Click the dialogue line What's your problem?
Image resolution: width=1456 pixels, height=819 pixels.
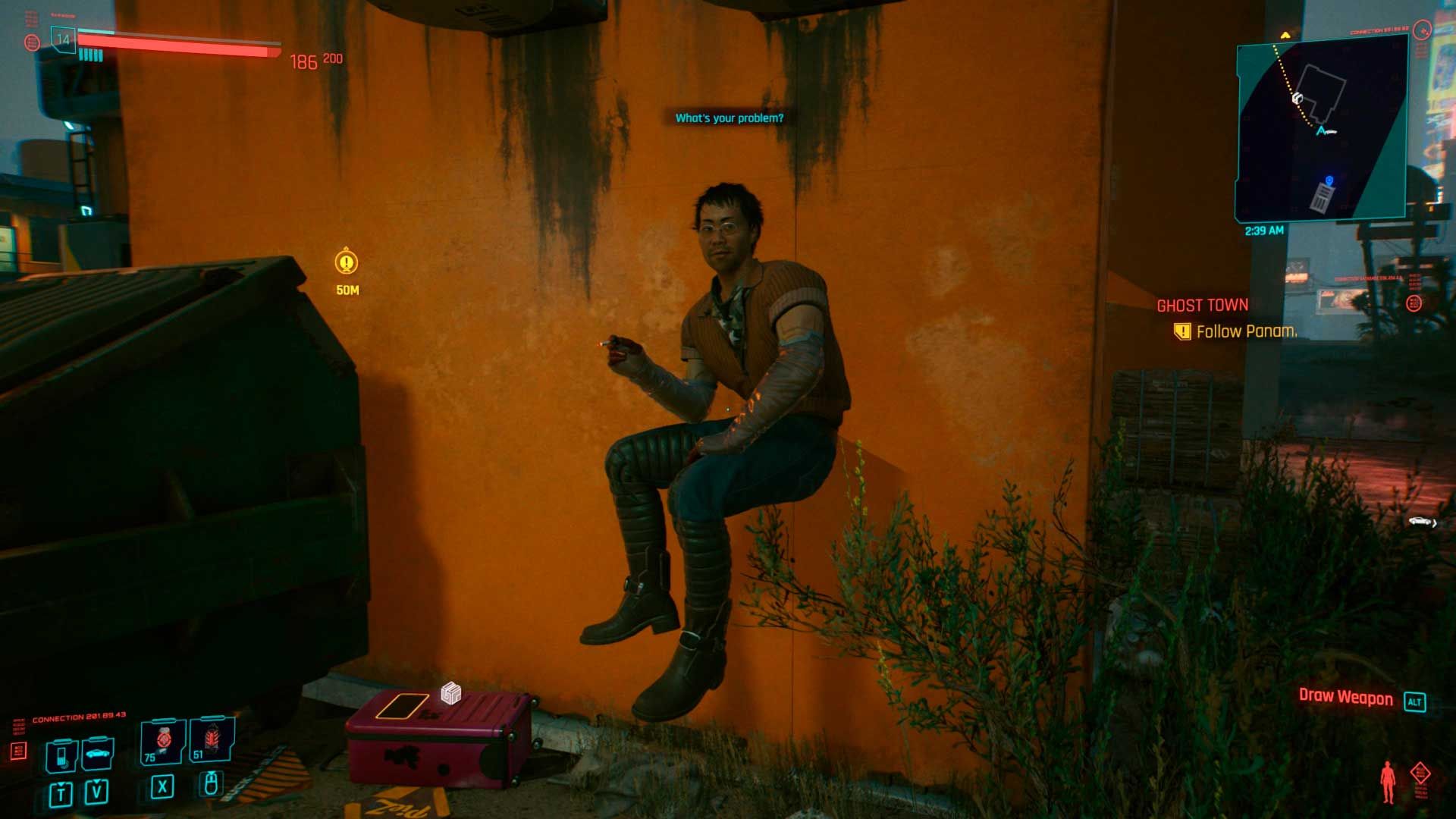point(730,118)
